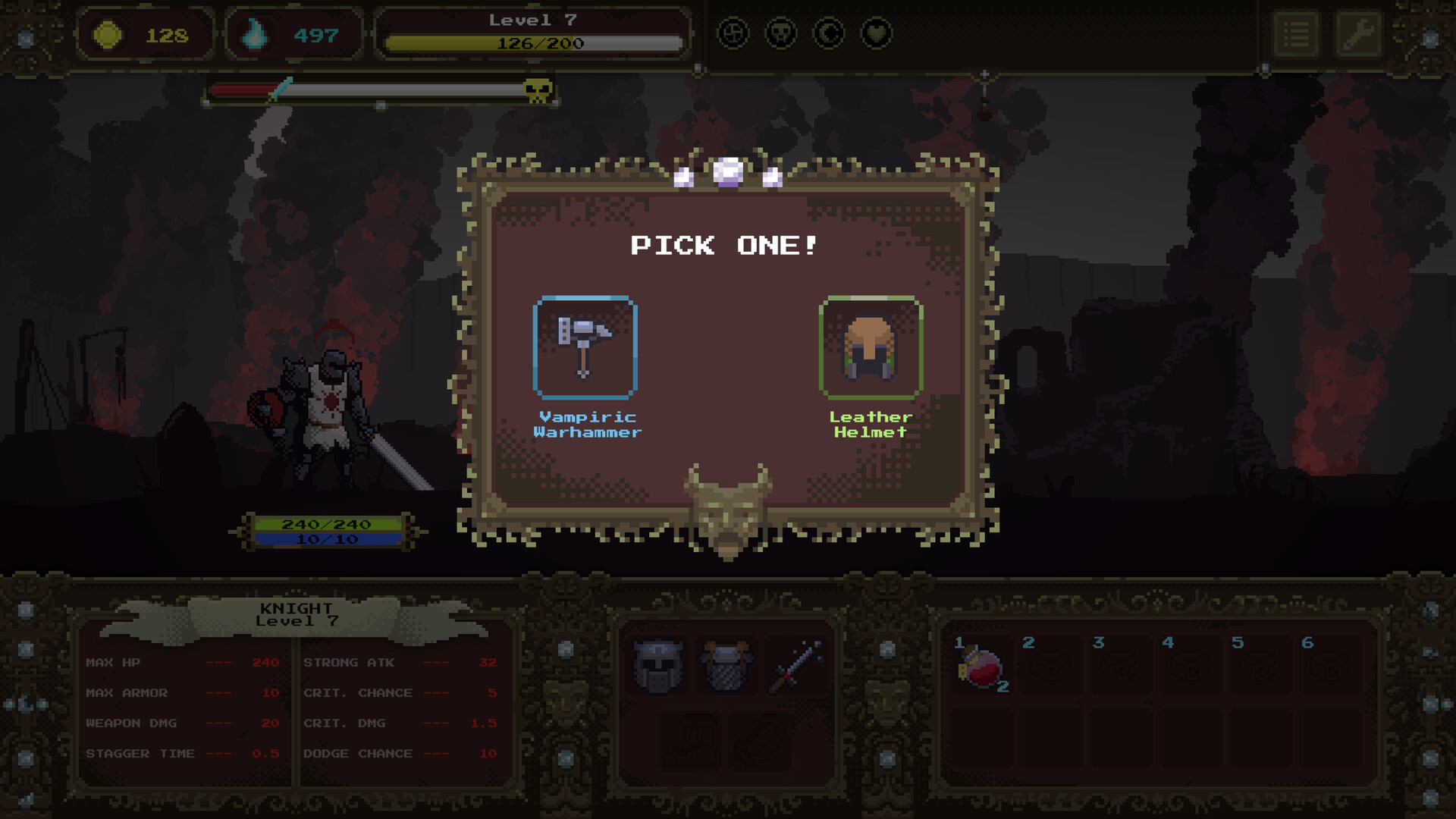Click the KNIGHT Level 7 banner

coord(296,613)
